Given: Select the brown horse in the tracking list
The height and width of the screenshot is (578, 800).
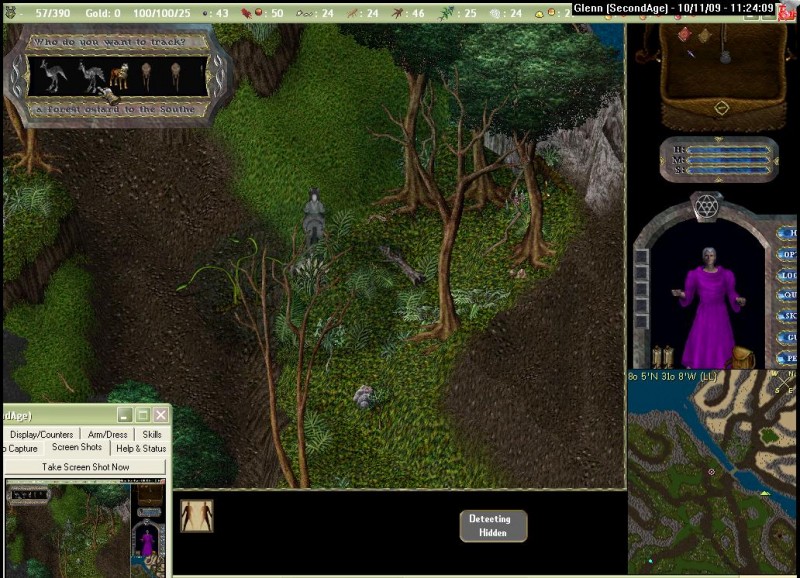Looking at the screenshot, I should 120,75.
